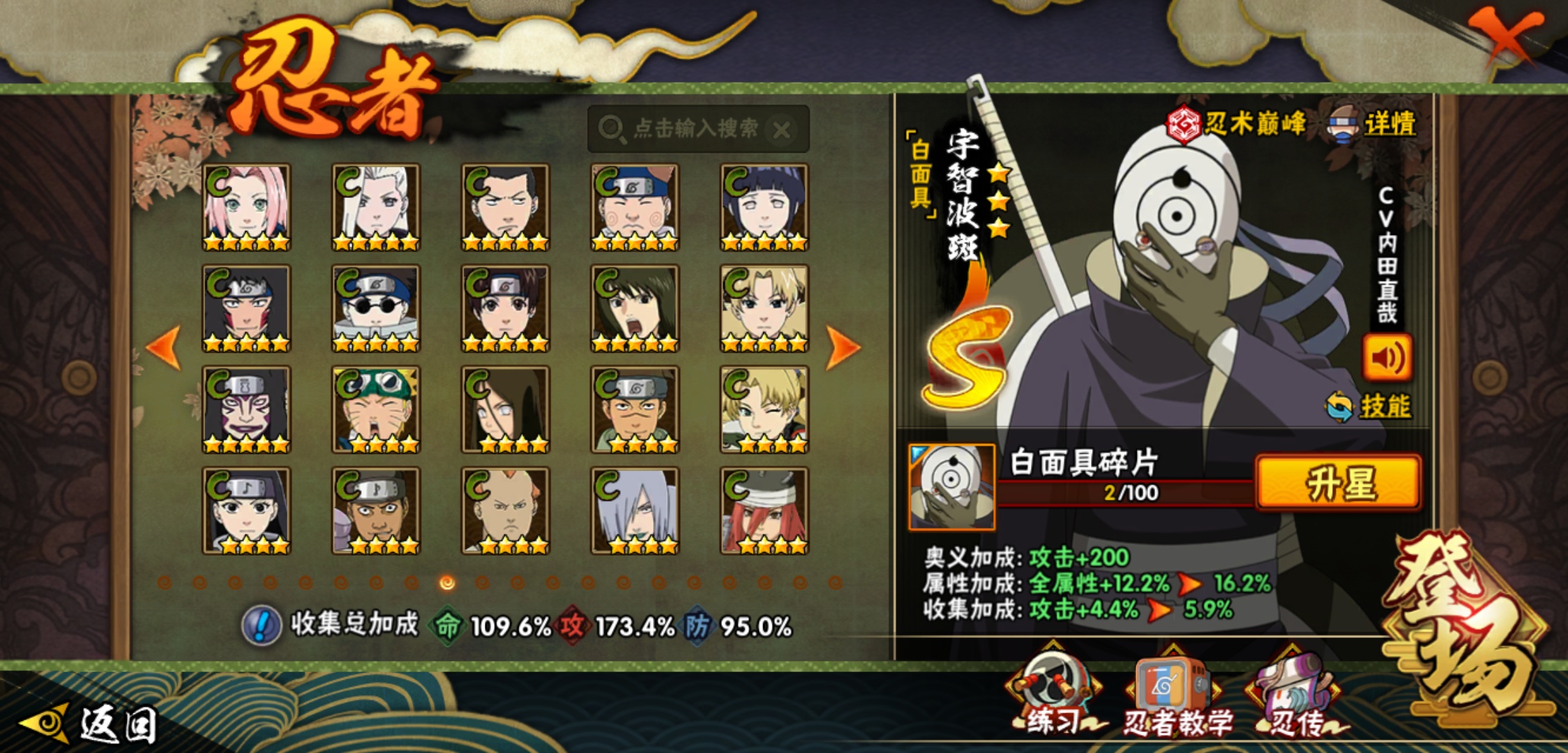Pick the Naruto with goggles portrait
Screen dimensions: 1568x753
pos(376,409)
